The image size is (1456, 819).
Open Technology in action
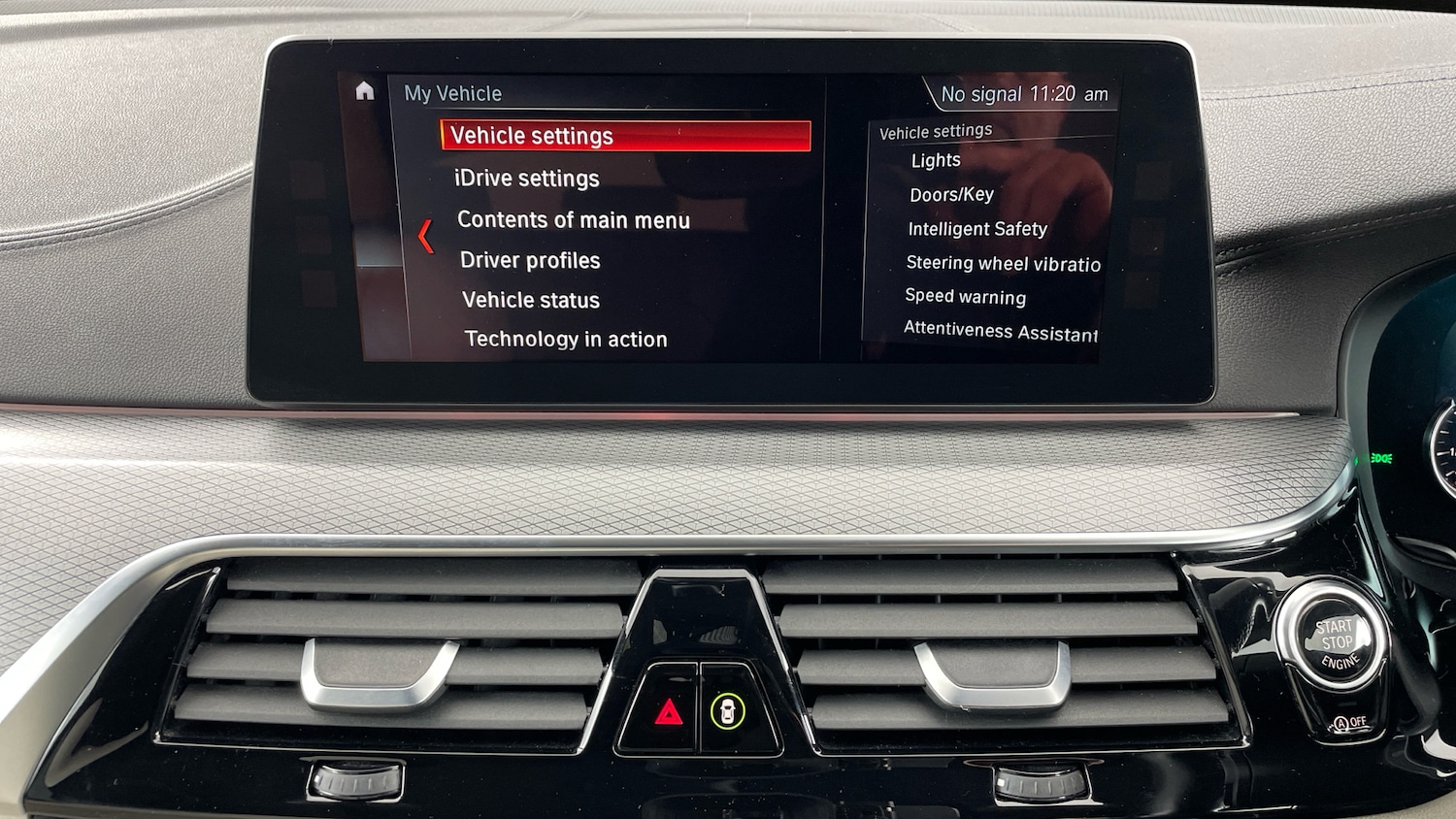pyautogui.click(x=566, y=339)
